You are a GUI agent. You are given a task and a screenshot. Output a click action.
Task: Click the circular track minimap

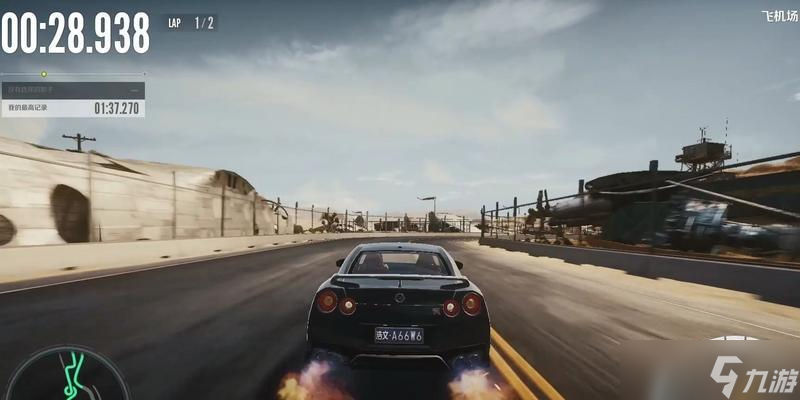coord(67,378)
